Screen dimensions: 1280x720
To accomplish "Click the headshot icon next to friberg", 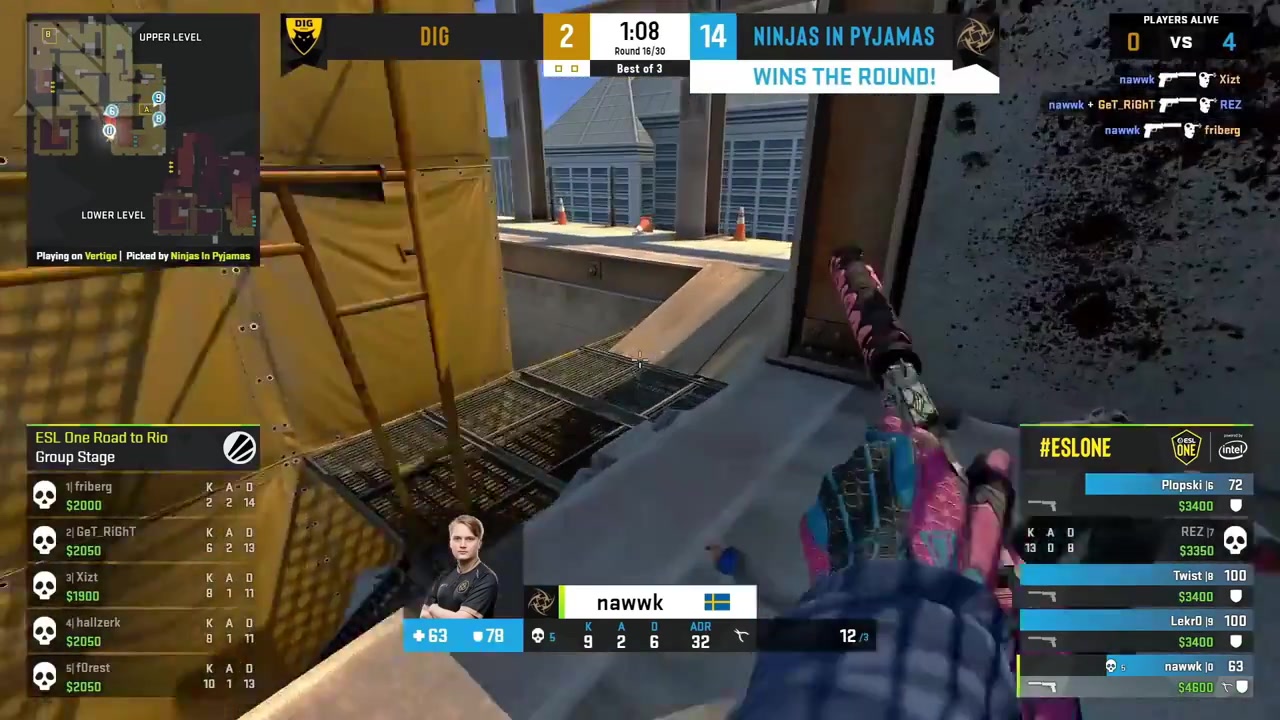I will (x=1192, y=129).
